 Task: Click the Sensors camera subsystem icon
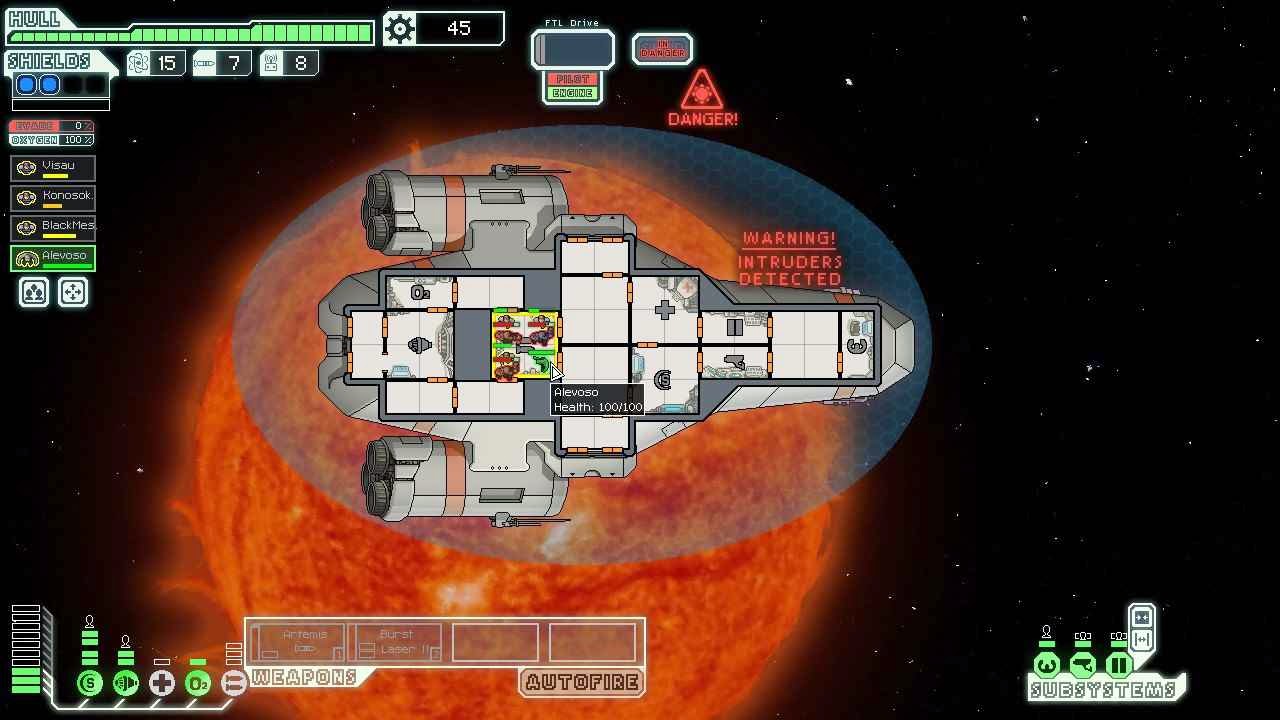coord(1083,665)
